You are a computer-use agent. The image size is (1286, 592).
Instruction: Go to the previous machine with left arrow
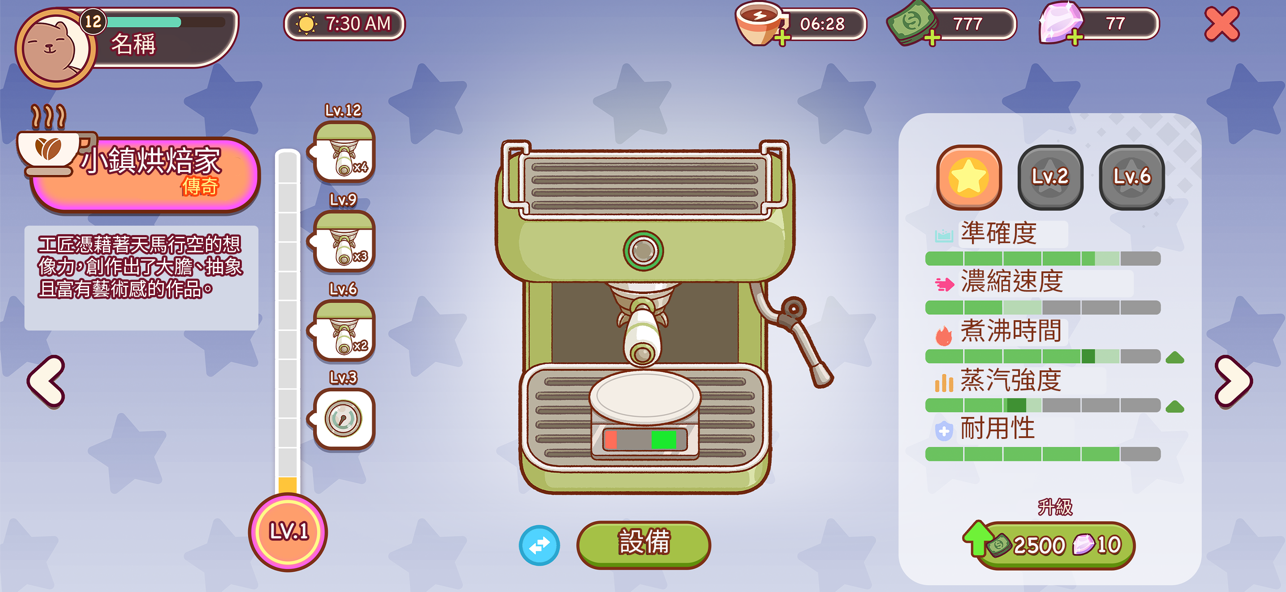[x=46, y=381]
